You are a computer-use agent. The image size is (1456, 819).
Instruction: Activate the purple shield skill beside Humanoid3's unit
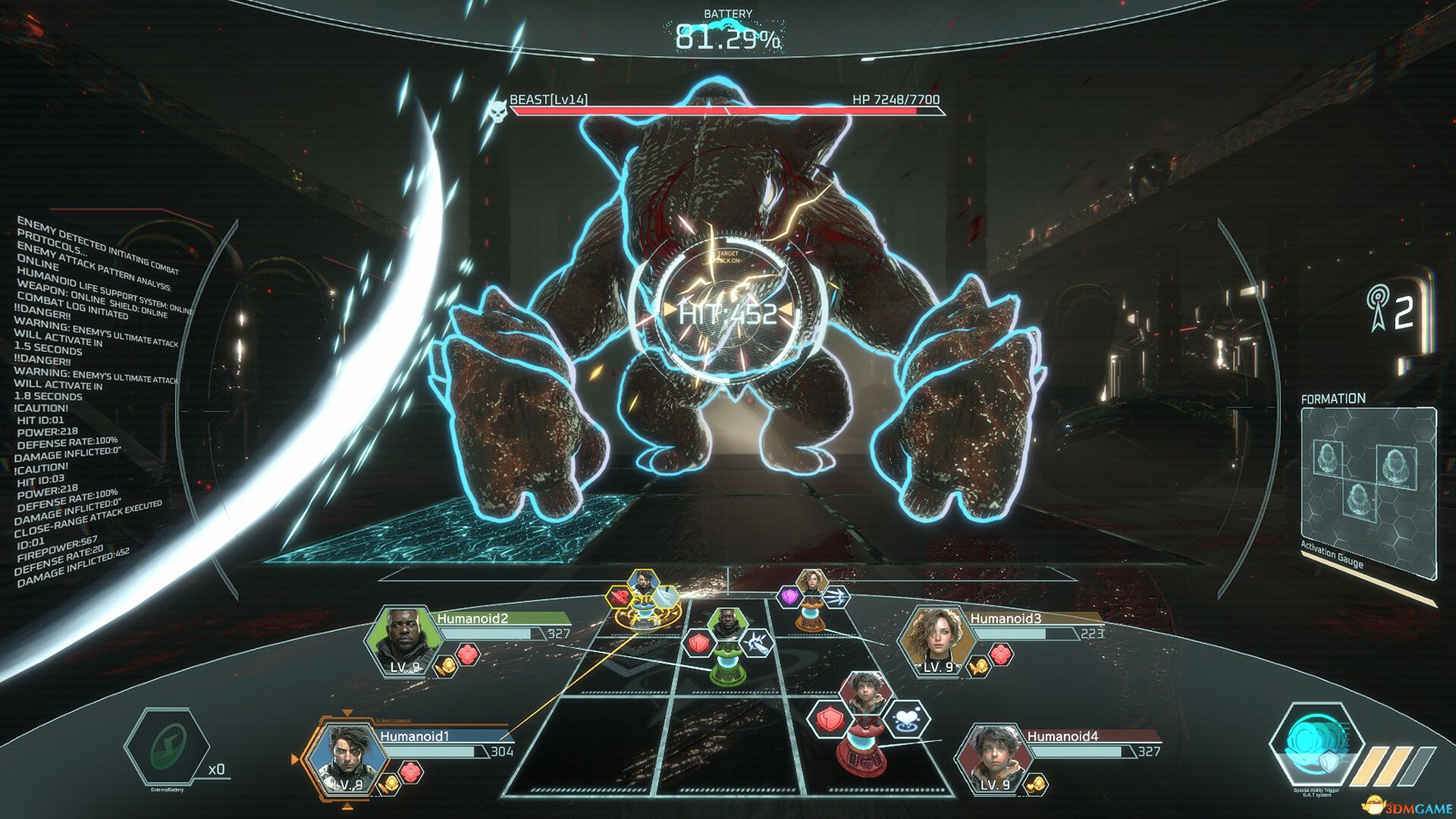tap(789, 596)
